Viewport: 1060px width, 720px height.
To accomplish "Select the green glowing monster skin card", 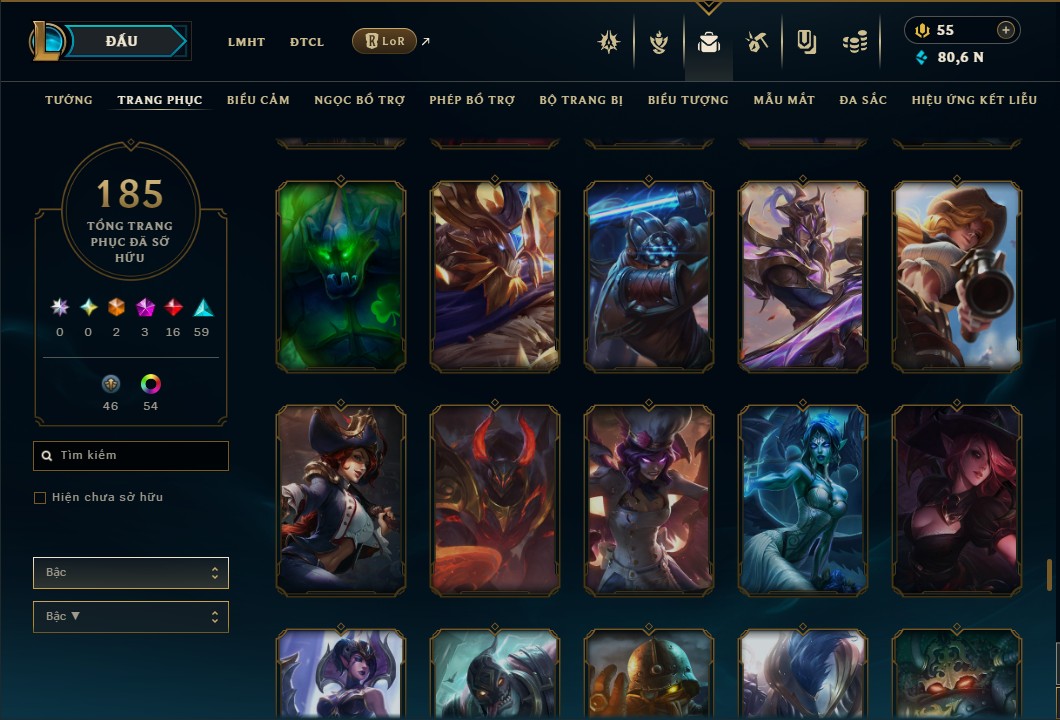I will (x=341, y=276).
